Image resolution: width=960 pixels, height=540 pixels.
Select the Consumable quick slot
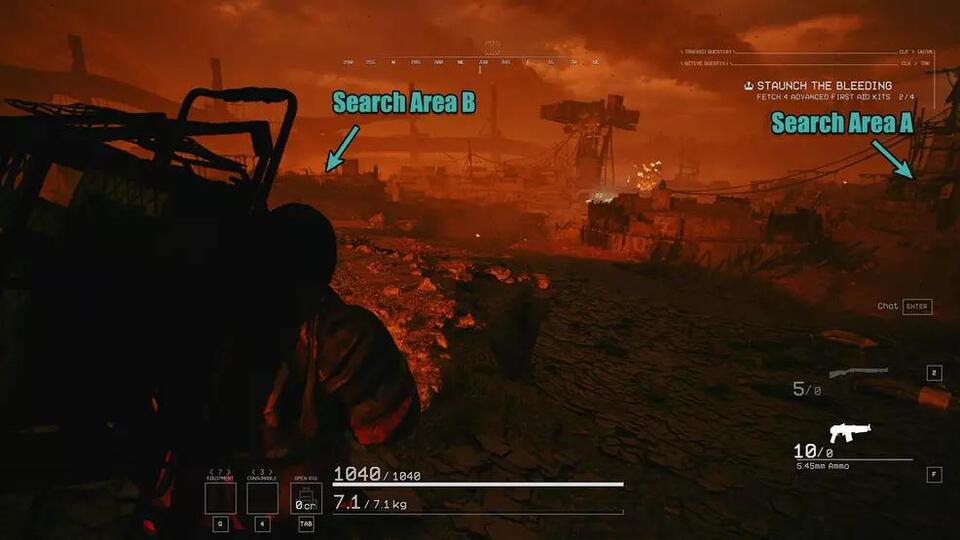262,498
